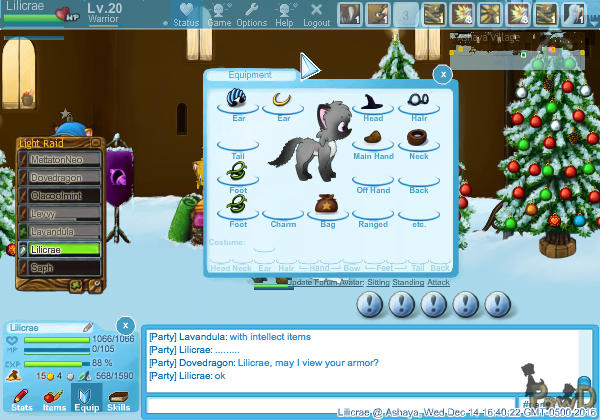This screenshot has height=420, width=600.
Task: Select the striped blue Ear slot
Action: point(237,101)
